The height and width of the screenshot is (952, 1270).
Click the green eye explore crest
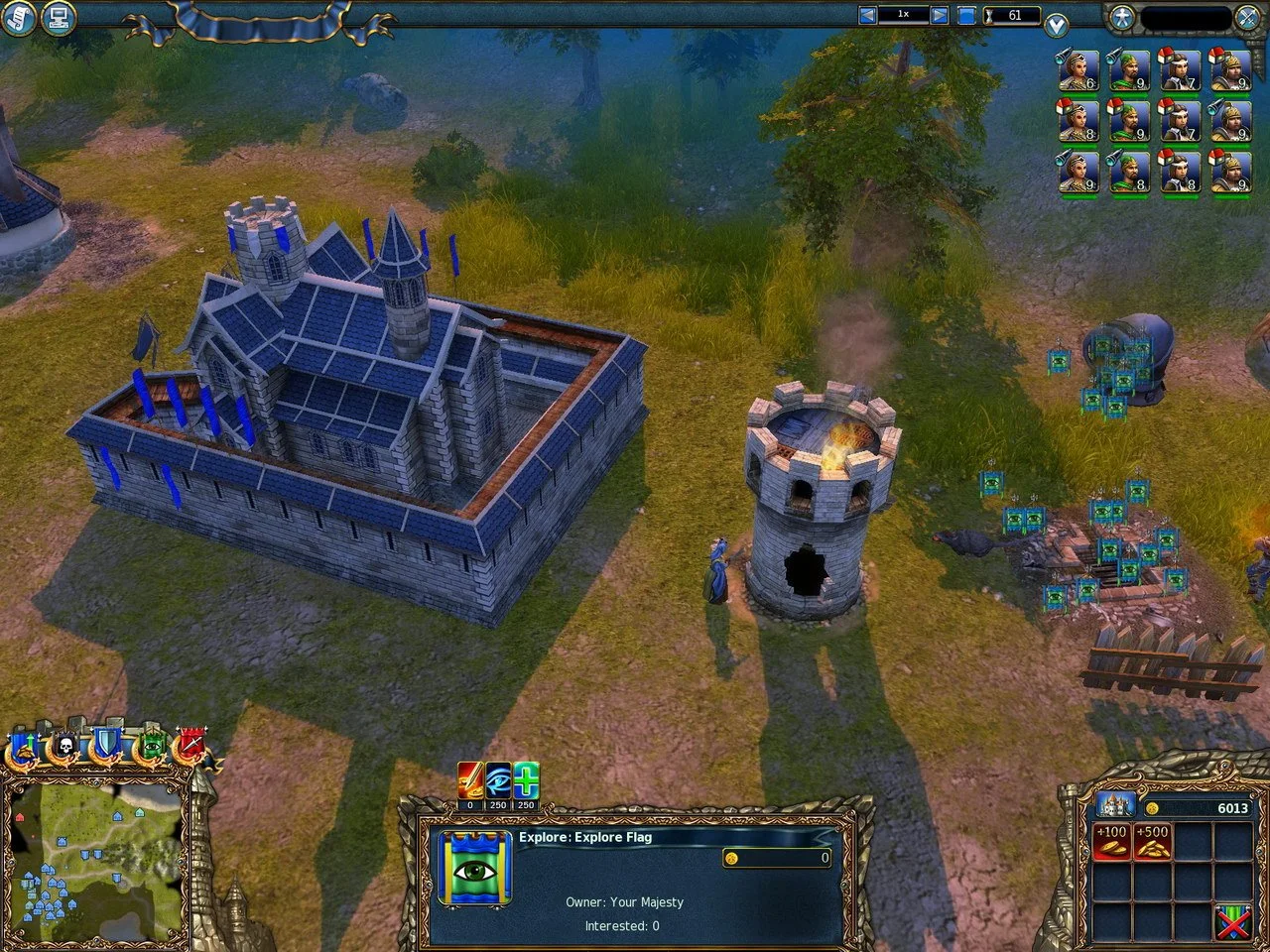[x=150, y=745]
